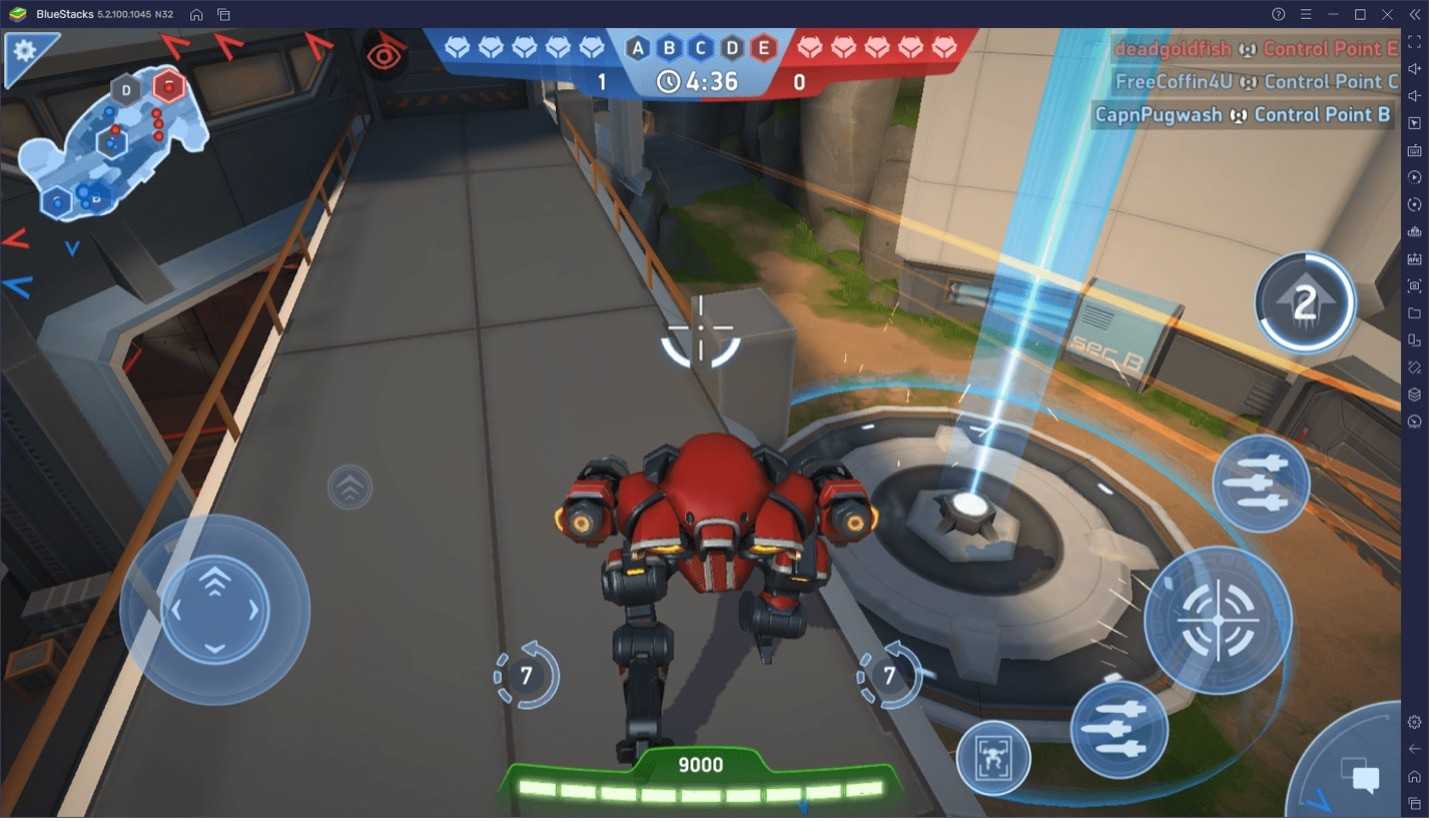This screenshot has height=821, width=1430.
Task: Fire the lower missile weapon button
Action: (x=1119, y=729)
